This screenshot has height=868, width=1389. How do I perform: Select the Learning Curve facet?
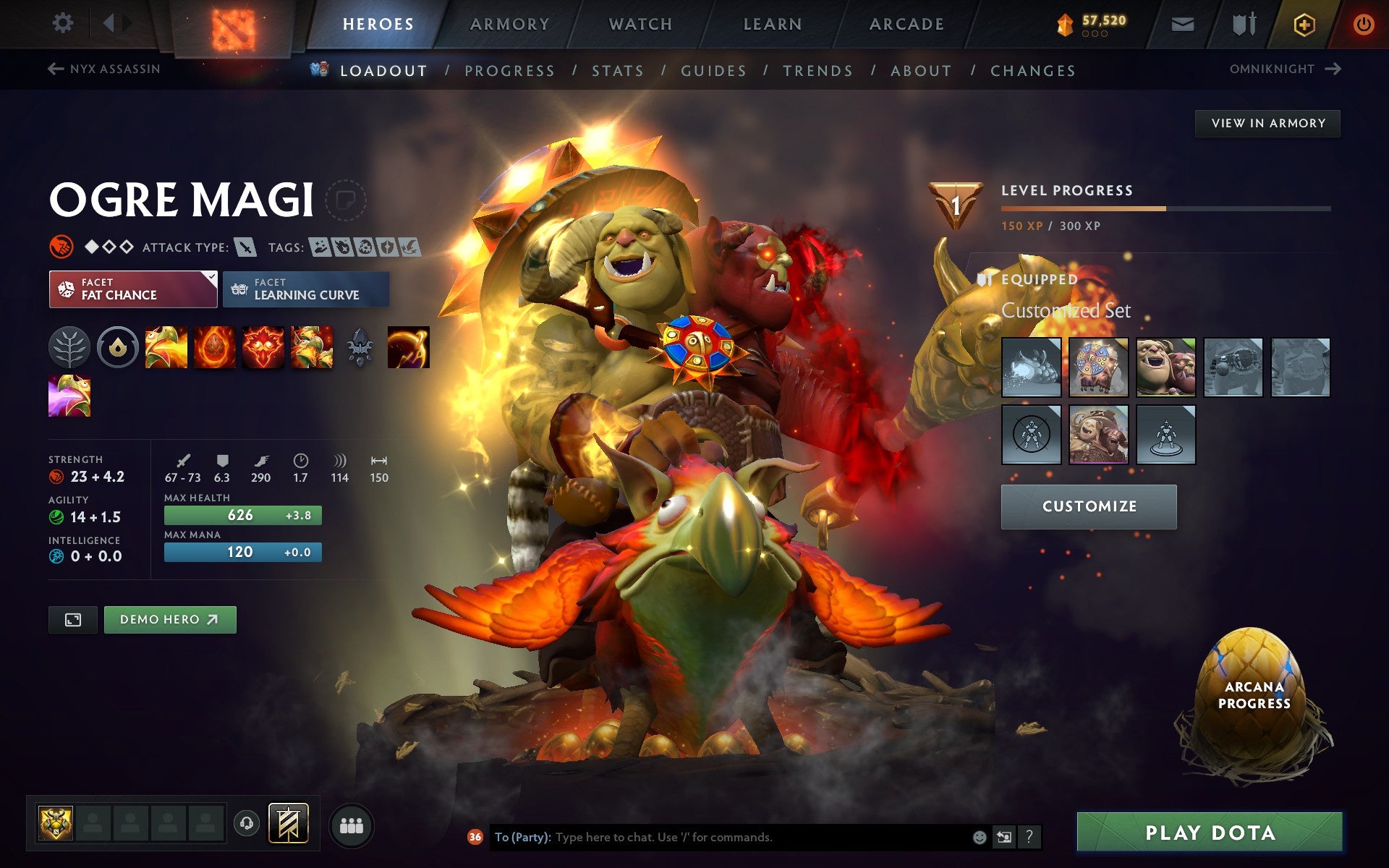pos(305,289)
